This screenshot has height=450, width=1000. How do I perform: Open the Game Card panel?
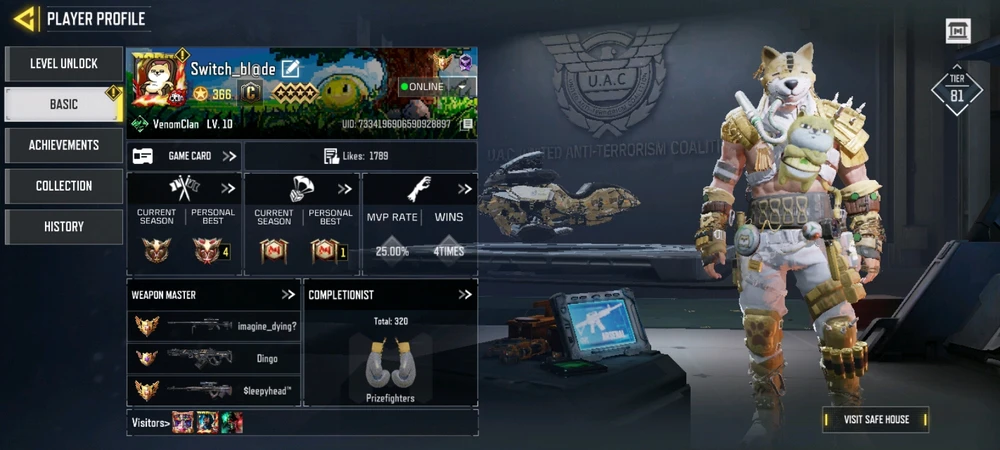click(x=185, y=156)
